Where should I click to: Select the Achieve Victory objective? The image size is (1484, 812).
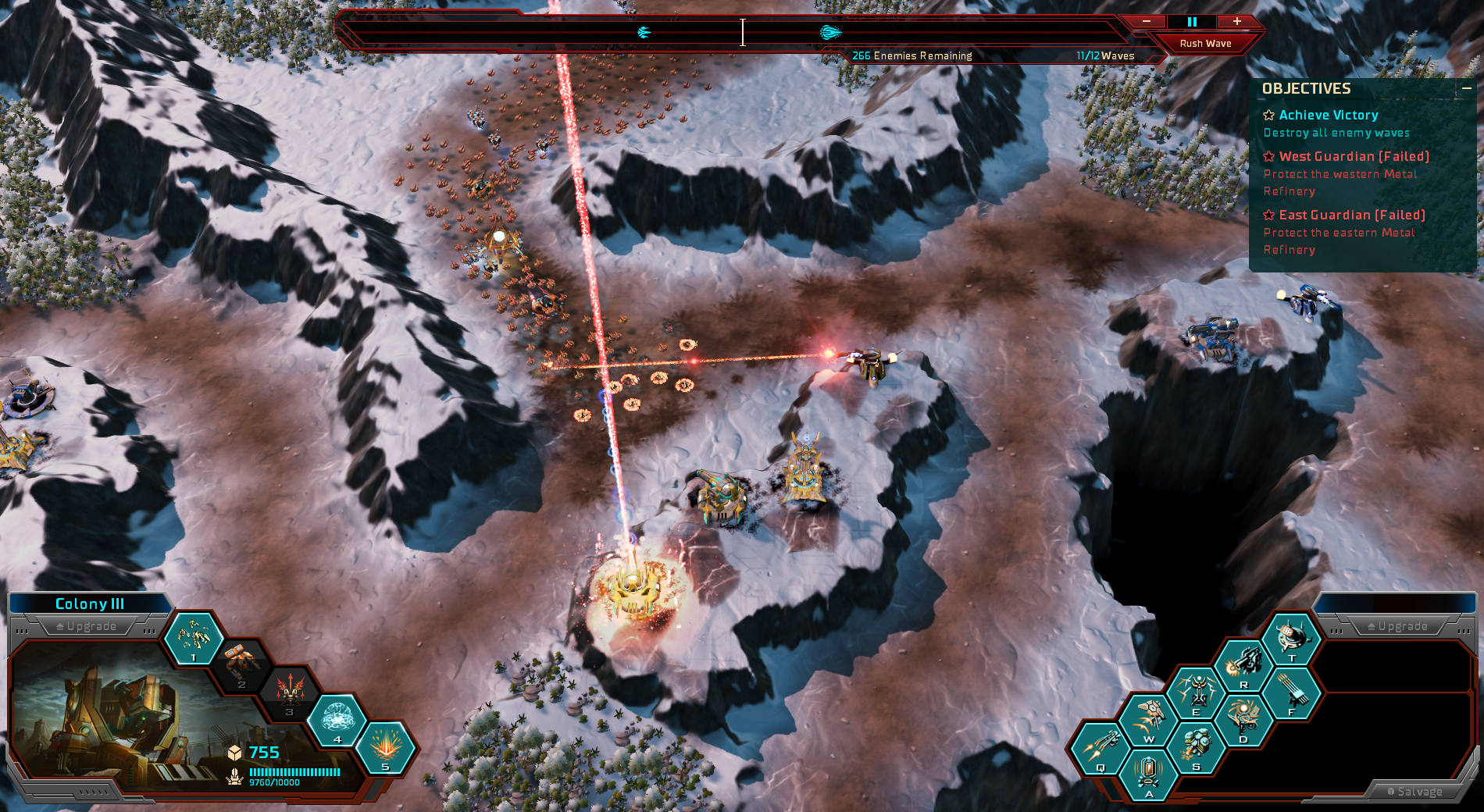tap(1328, 116)
